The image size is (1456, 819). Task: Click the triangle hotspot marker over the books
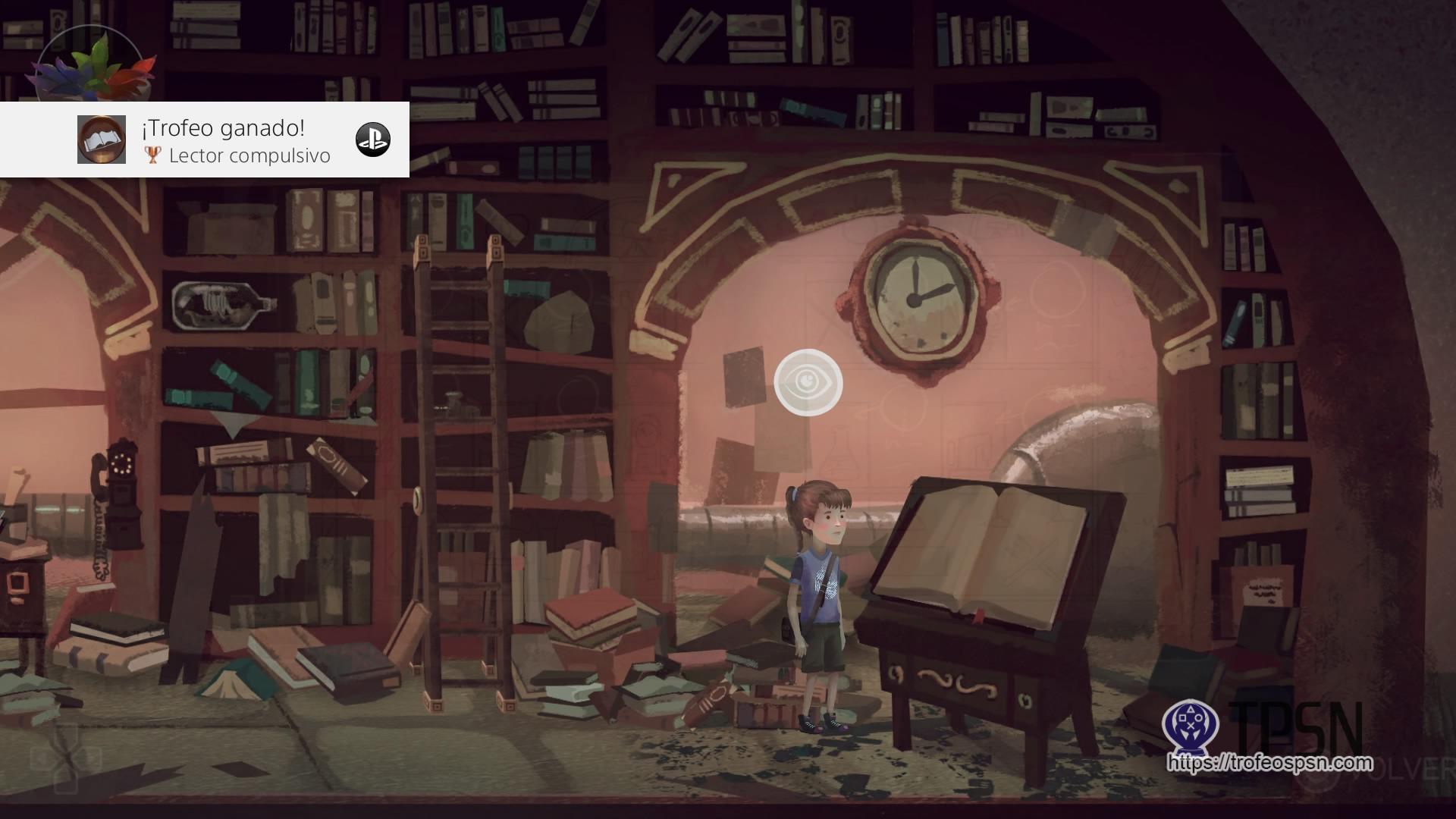[x=232, y=425]
